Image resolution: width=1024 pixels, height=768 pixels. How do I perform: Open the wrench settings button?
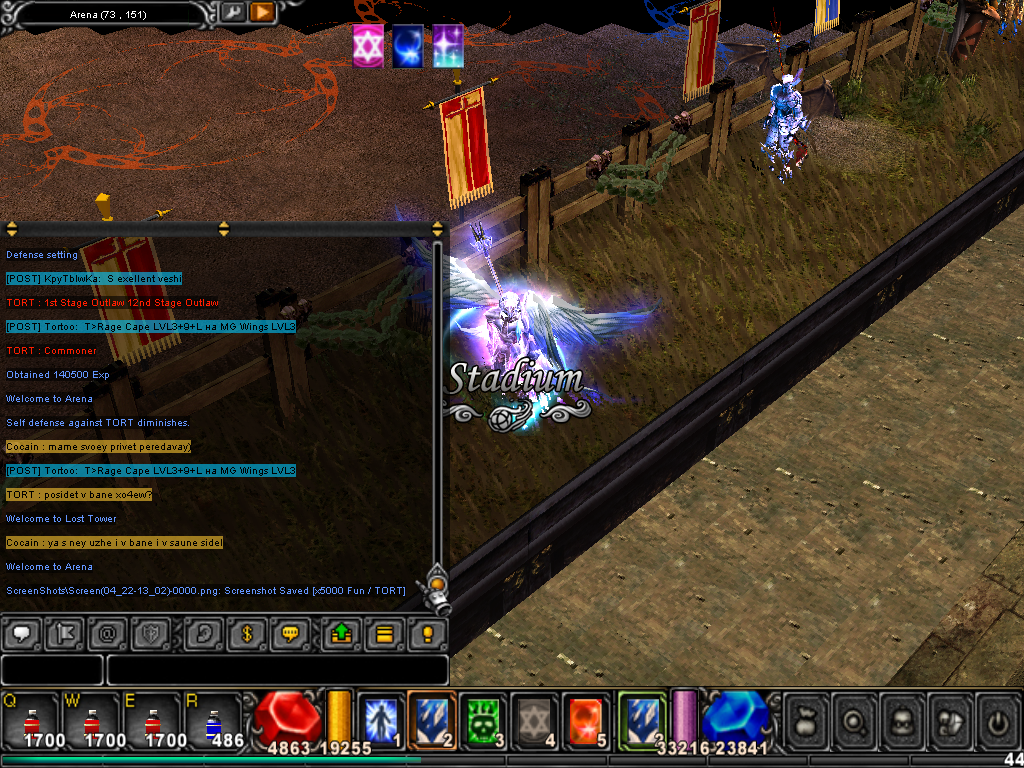coord(233,12)
